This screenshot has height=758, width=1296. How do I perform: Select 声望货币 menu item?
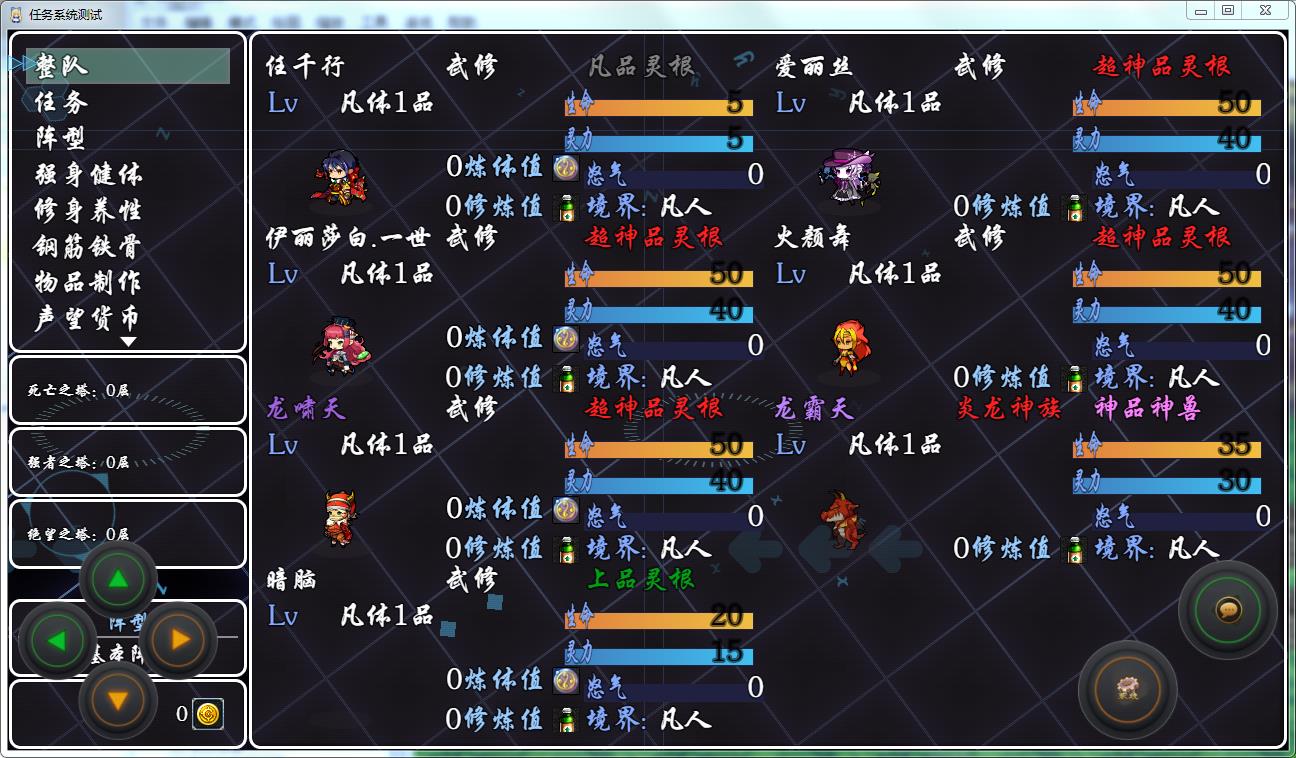click(89, 318)
